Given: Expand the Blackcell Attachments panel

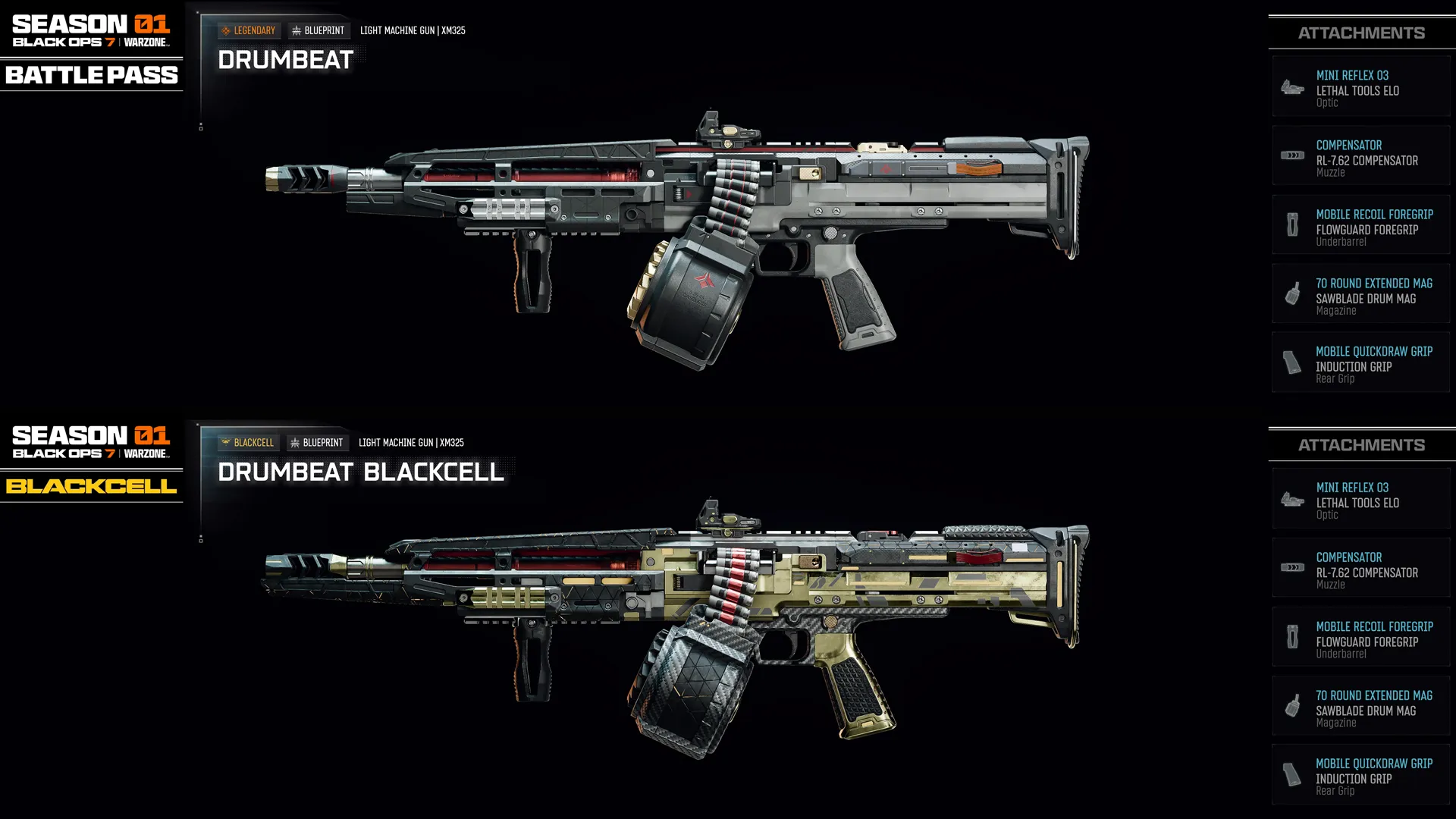Looking at the screenshot, I should point(1361,444).
